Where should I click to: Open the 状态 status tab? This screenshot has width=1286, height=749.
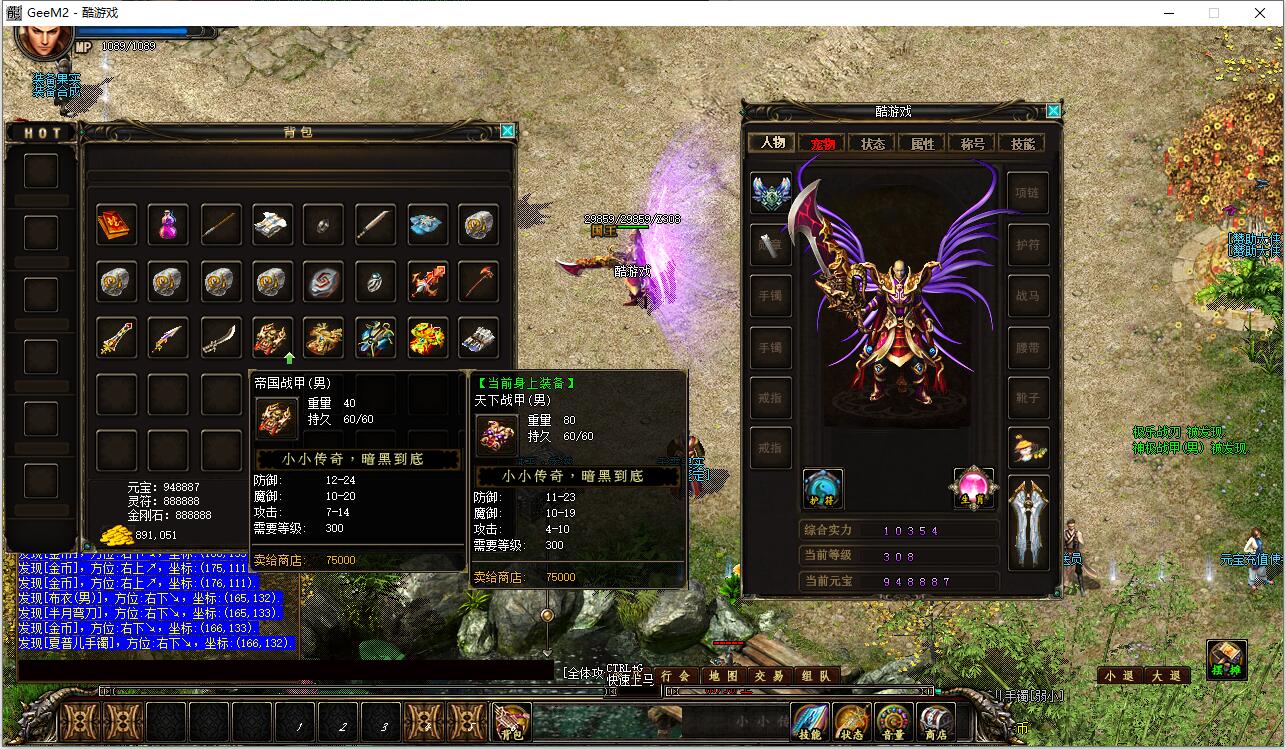(x=873, y=143)
